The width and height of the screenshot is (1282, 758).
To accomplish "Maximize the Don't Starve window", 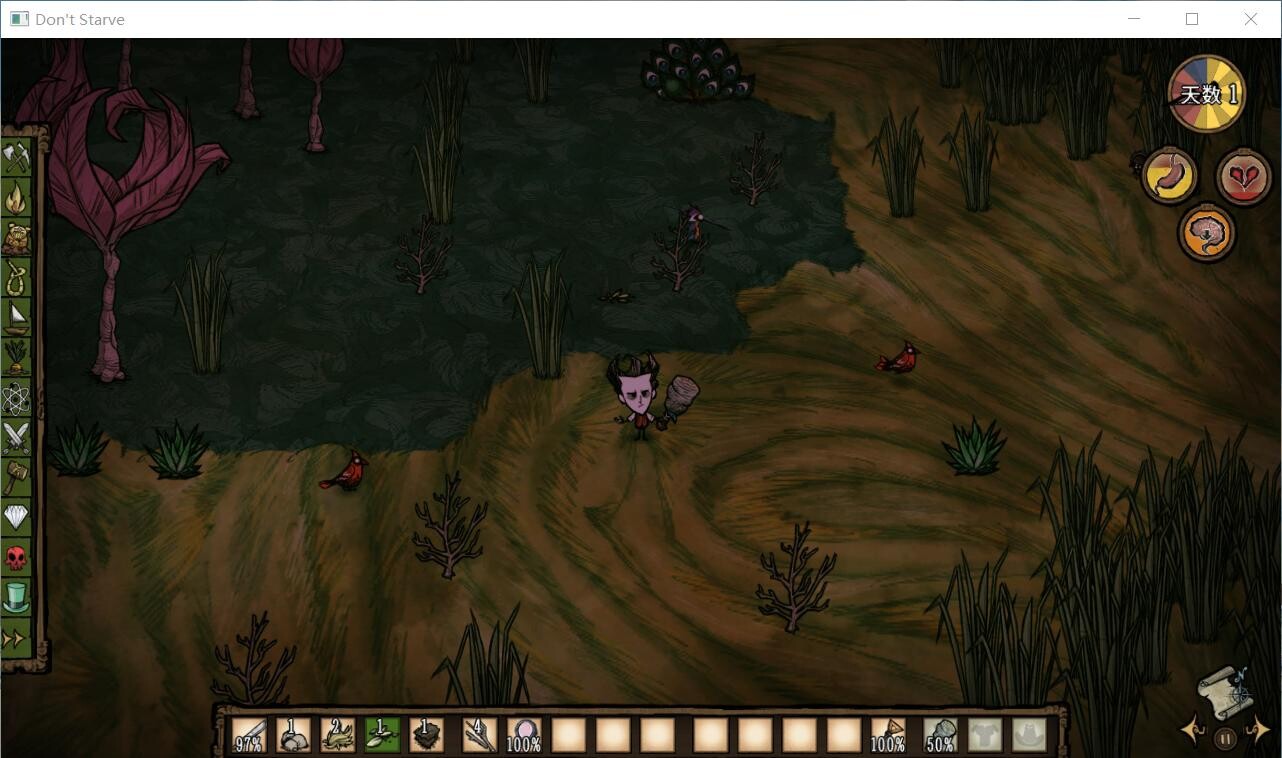I will tap(1192, 19).
